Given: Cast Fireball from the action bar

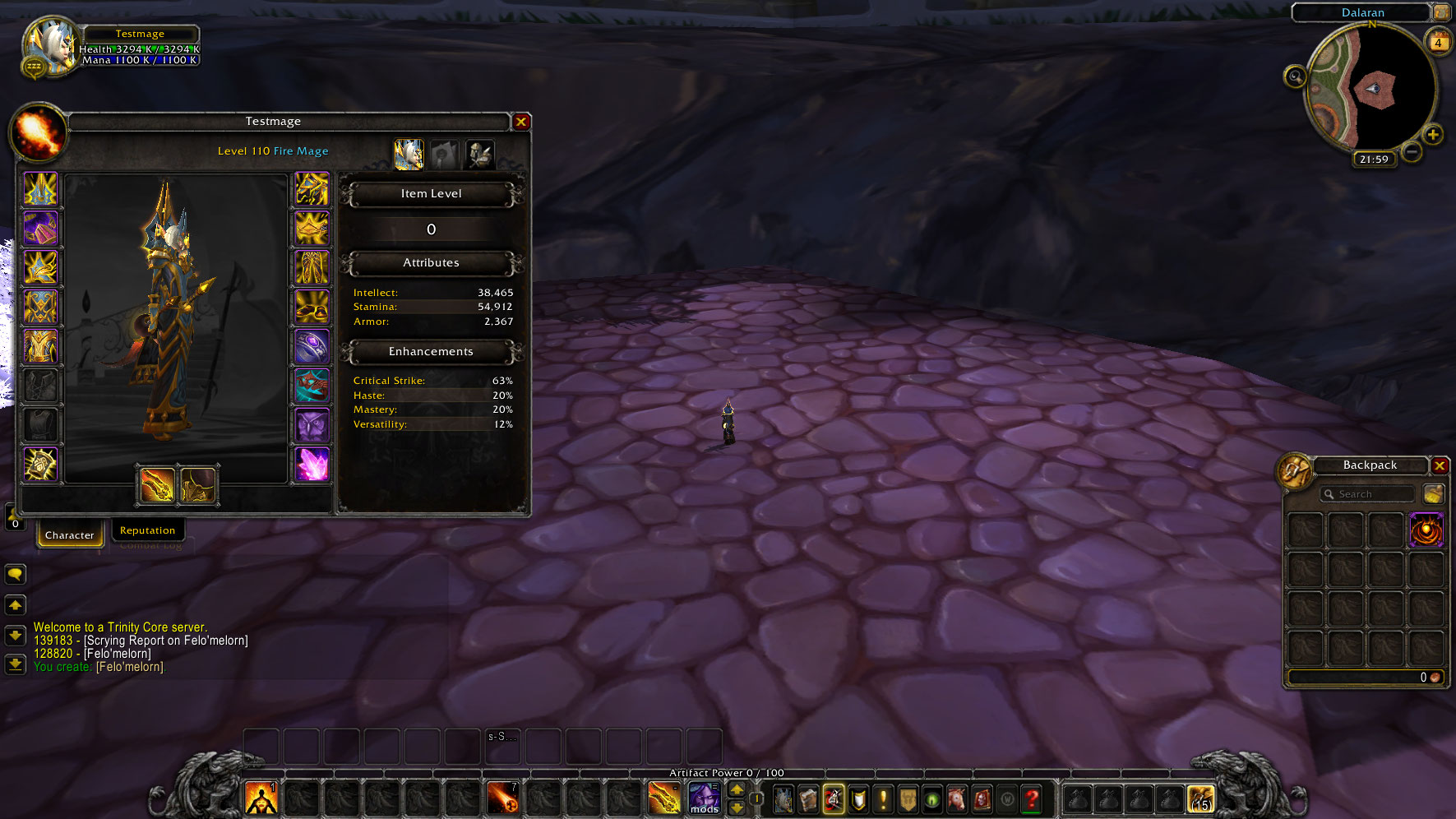Looking at the screenshot, I should [504, 798].
